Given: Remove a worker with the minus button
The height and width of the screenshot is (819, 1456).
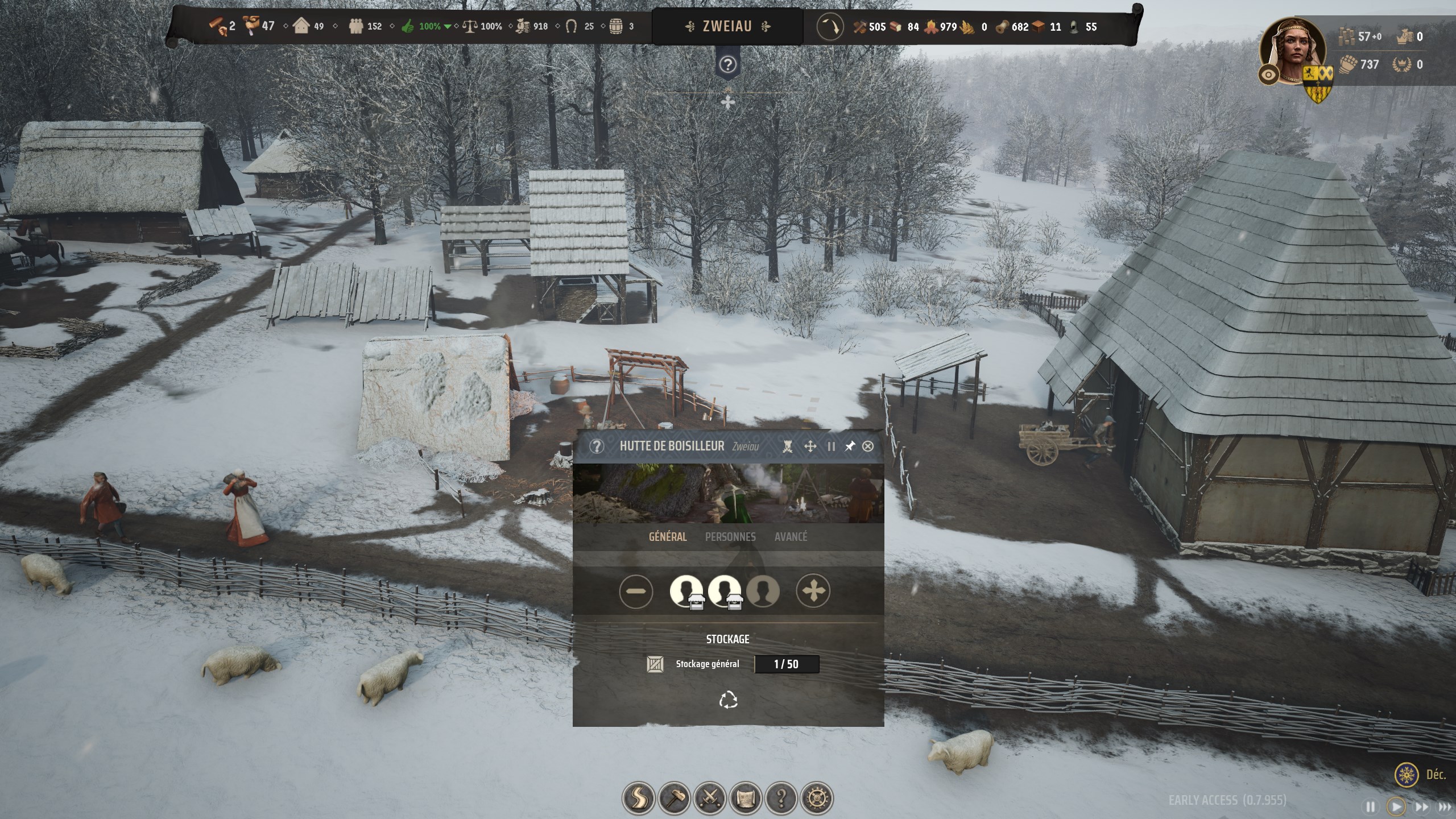Looking at the screenshot, I should [x=636, y=591].
